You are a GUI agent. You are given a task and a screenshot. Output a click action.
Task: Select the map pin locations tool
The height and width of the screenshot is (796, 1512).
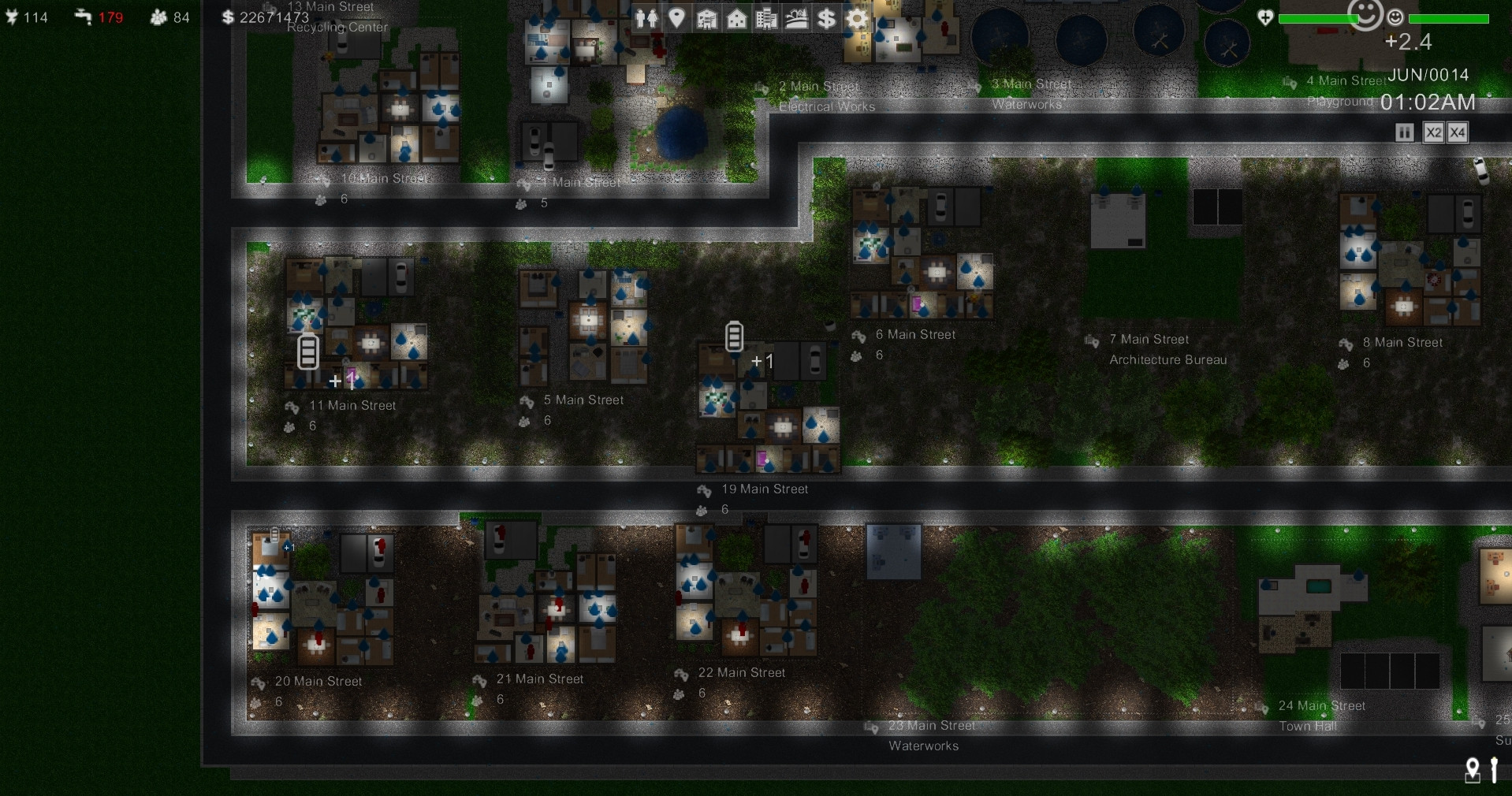click(676, 18)
